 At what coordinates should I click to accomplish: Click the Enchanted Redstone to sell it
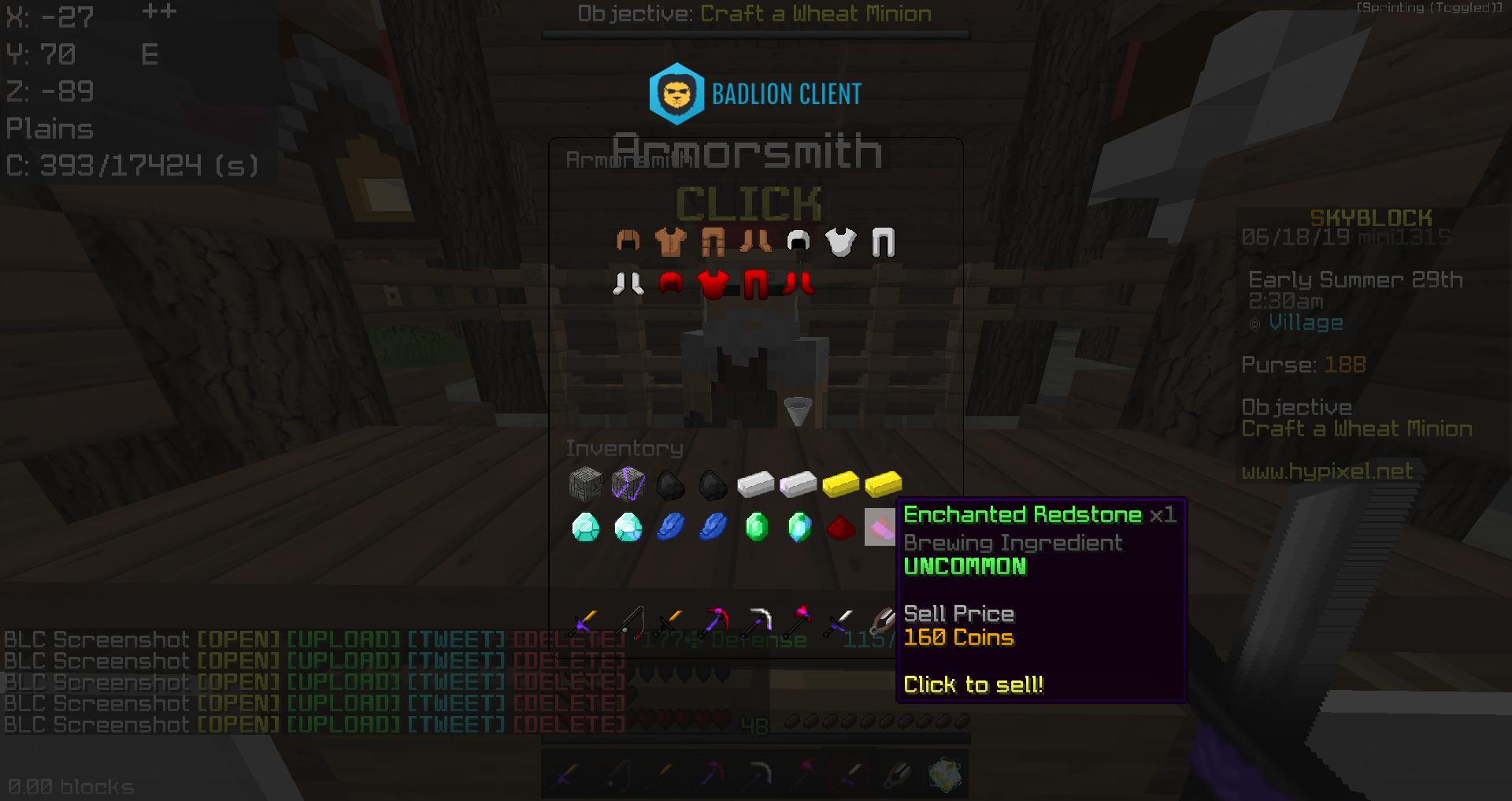click(x=880, y=527)
